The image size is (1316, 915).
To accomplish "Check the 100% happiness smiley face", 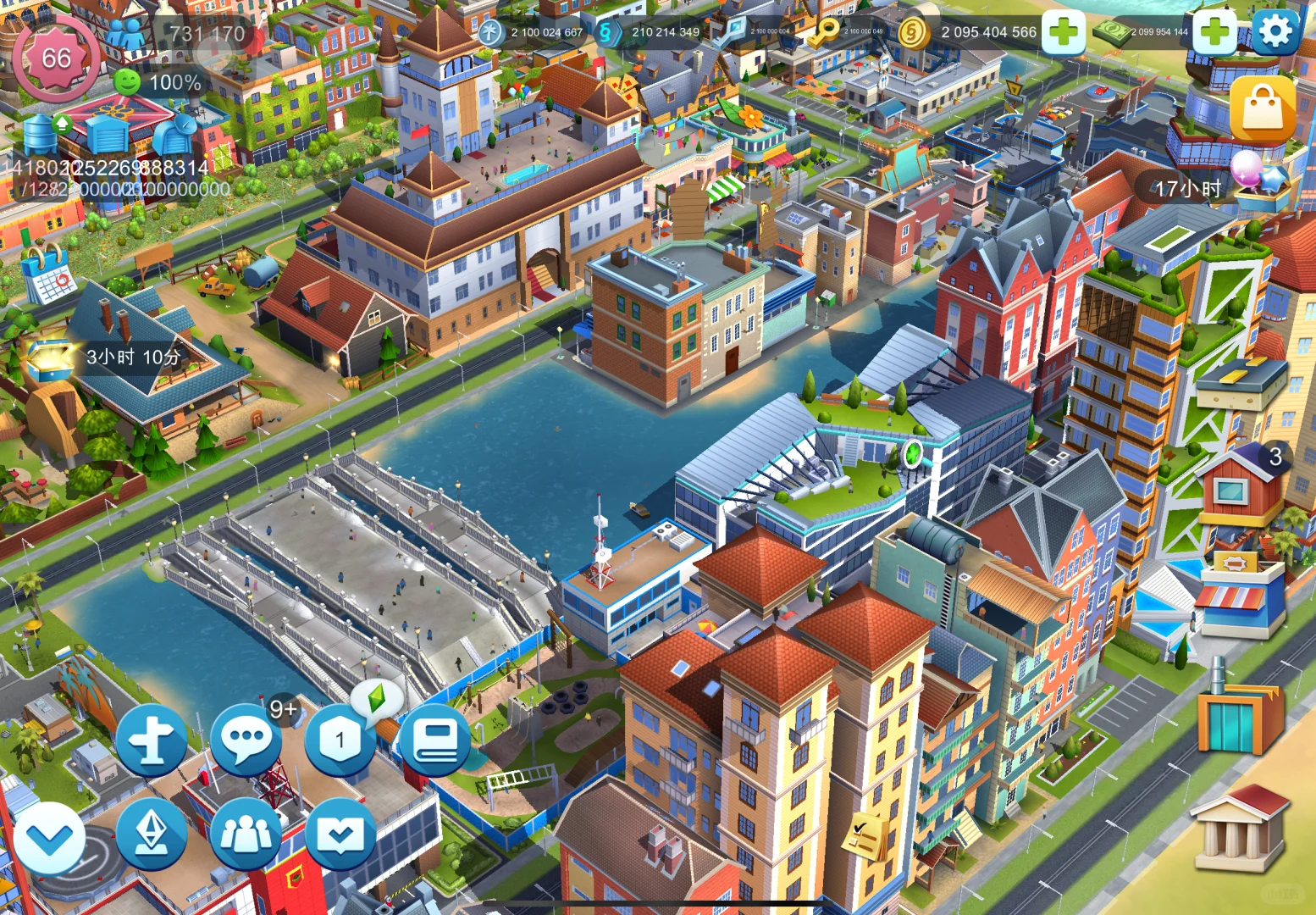I will click(x=127, y=82).
